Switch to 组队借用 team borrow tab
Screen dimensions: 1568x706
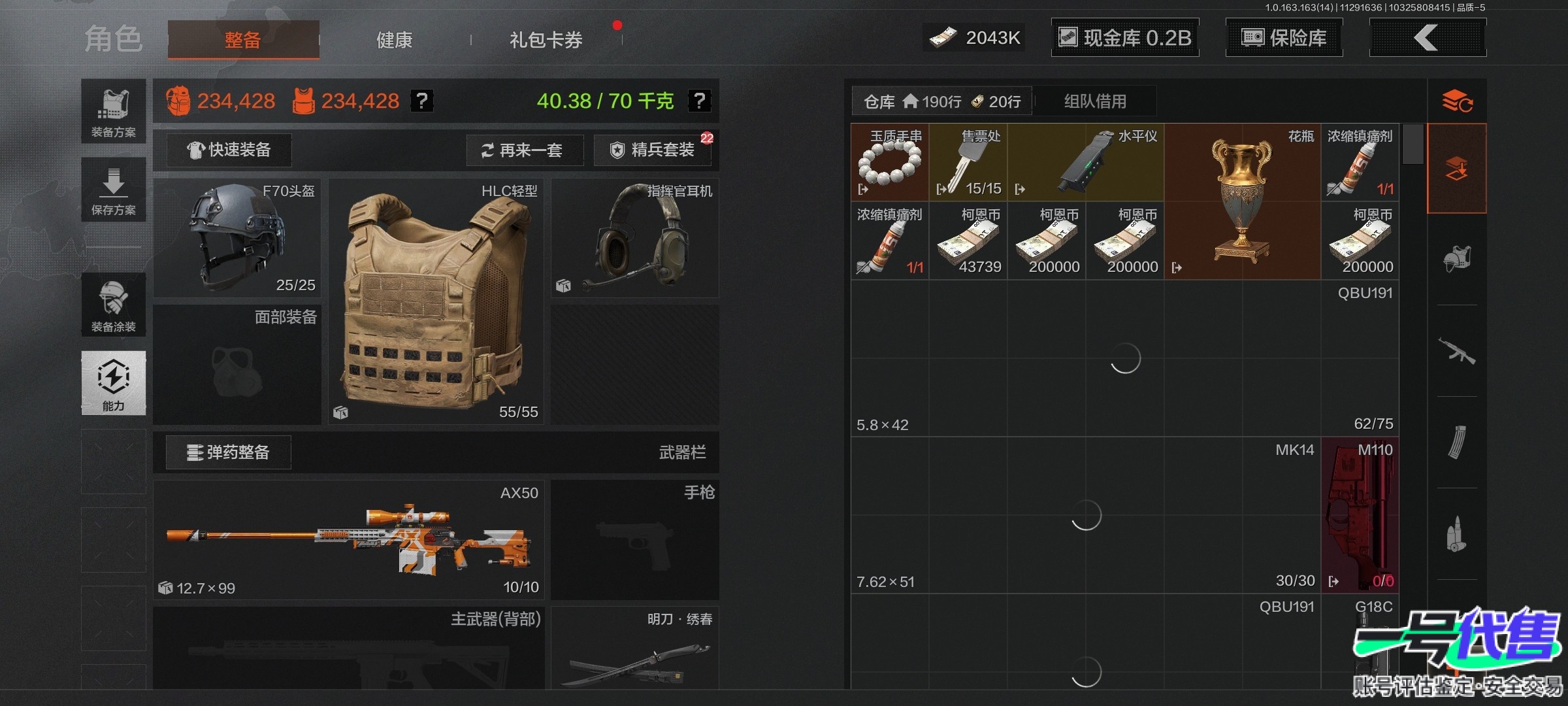[1095, 101]
